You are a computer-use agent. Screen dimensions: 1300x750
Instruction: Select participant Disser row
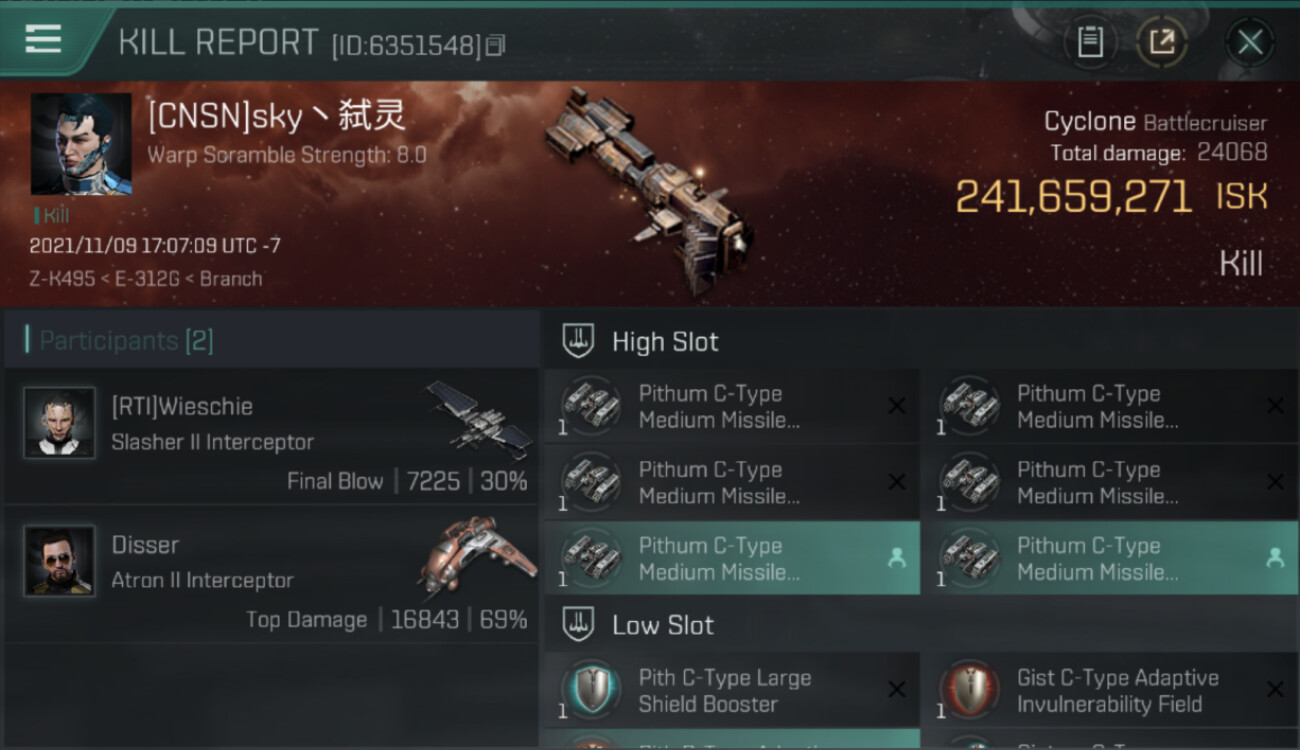coord(272,574)
